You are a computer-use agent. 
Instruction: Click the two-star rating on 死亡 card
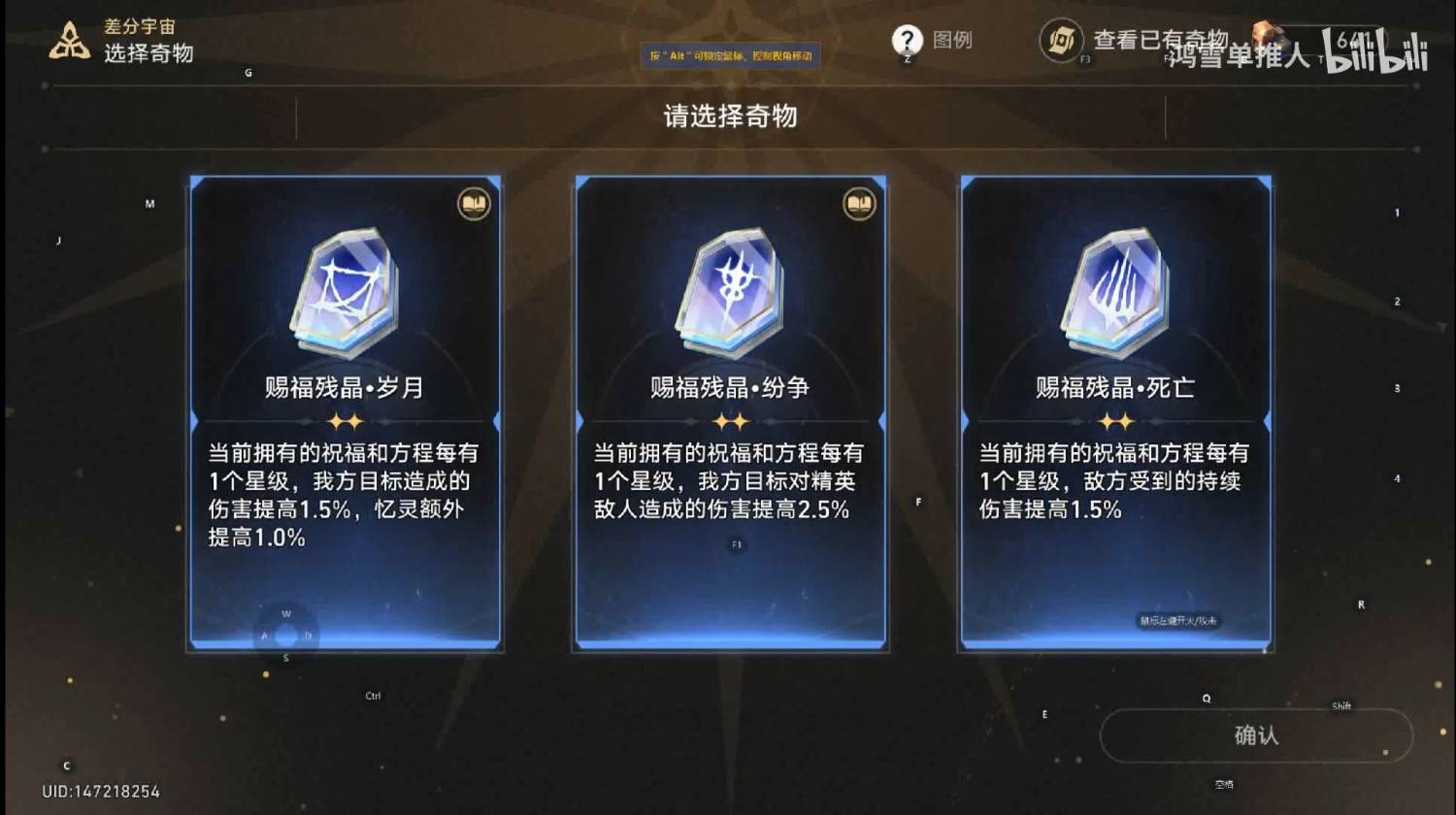click(x=1114, y=420)
